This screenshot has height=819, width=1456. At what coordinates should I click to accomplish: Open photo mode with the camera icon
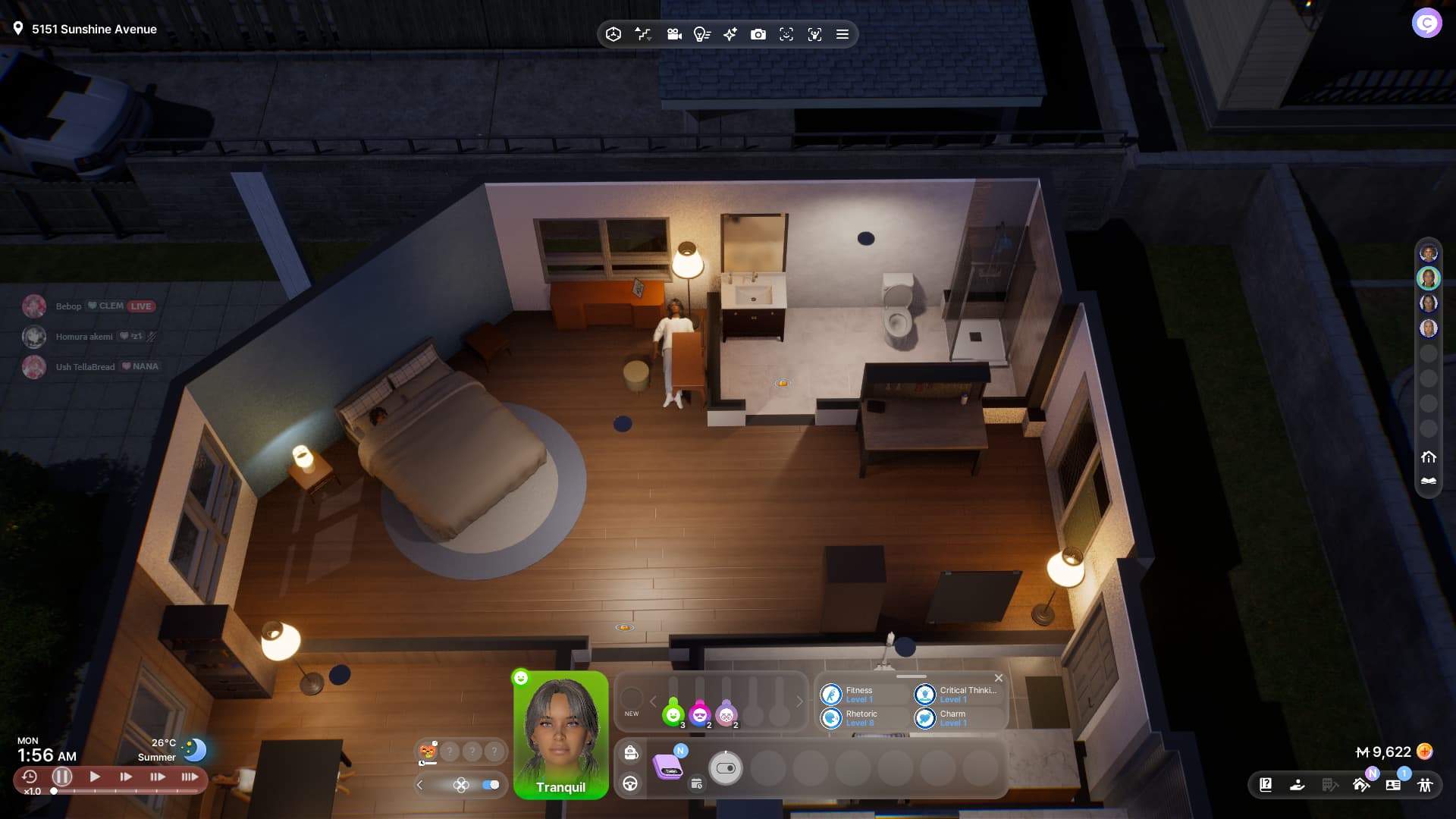coord(758,34)
